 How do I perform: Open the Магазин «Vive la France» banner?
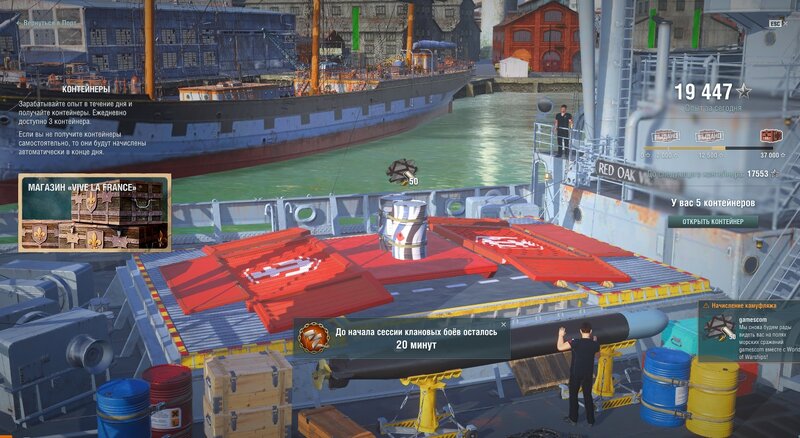pyautogui.click(x=94, y=212)
